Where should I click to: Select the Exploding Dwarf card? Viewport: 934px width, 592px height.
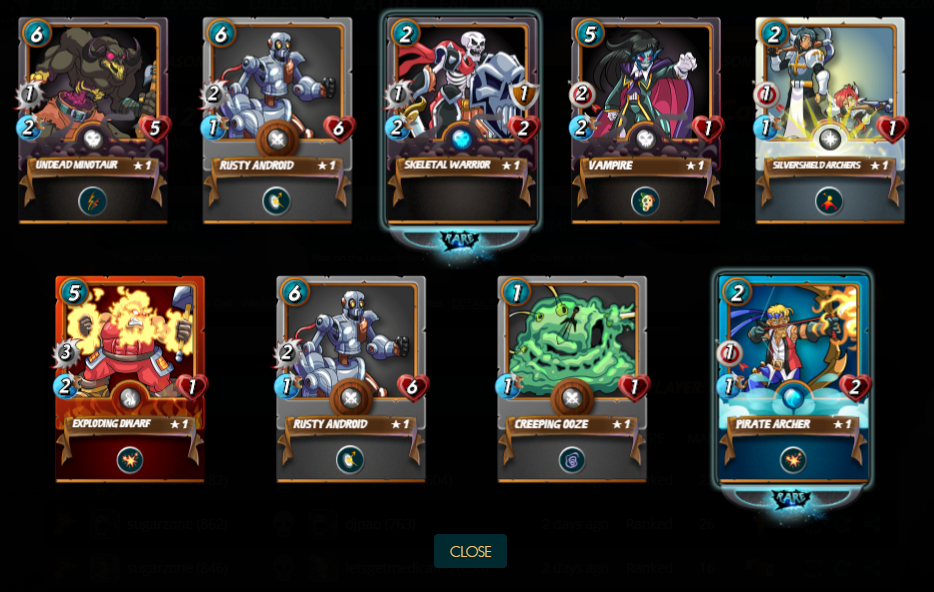130,378
